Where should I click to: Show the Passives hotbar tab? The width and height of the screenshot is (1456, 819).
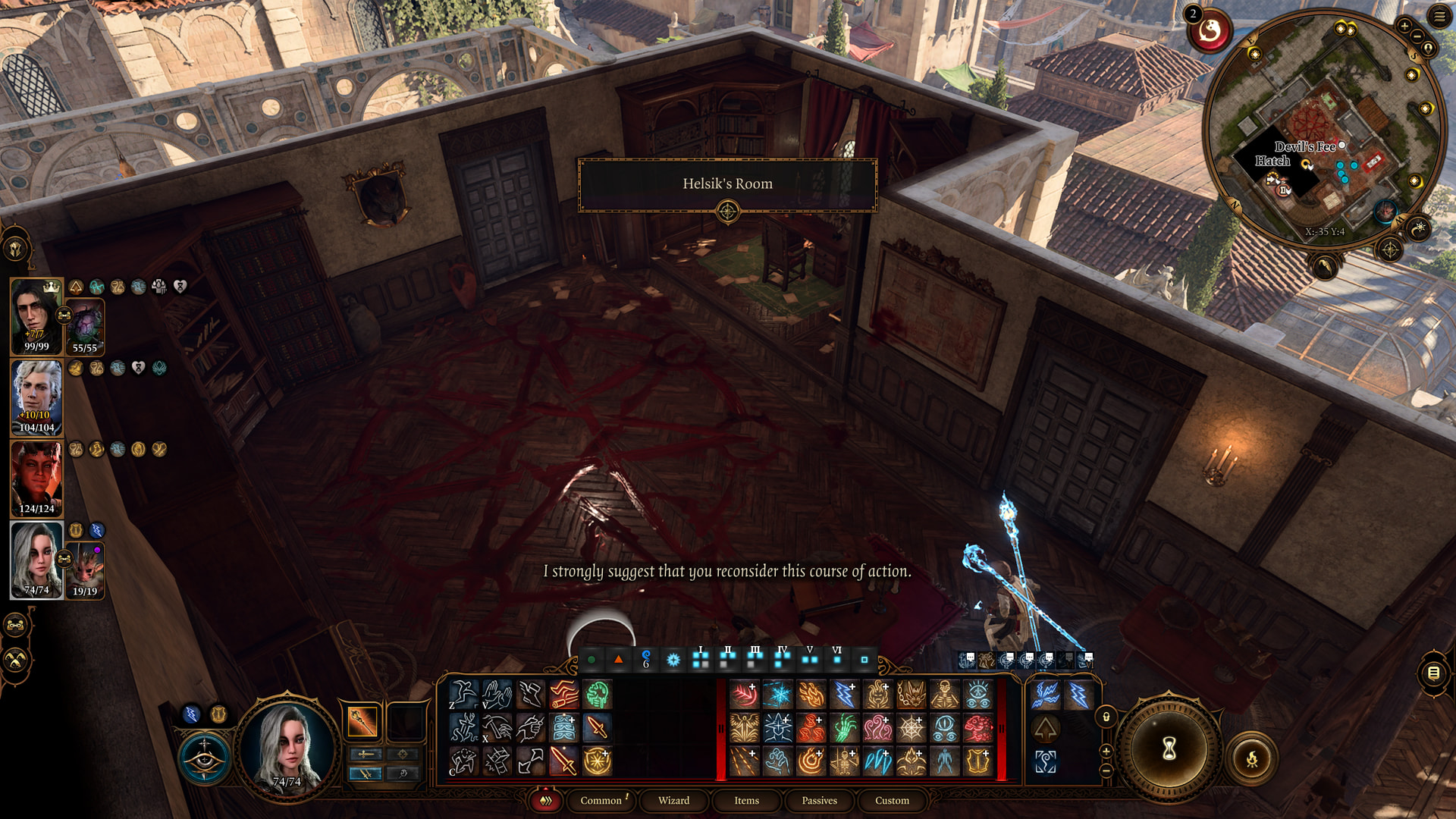click(x=819, y=801)
